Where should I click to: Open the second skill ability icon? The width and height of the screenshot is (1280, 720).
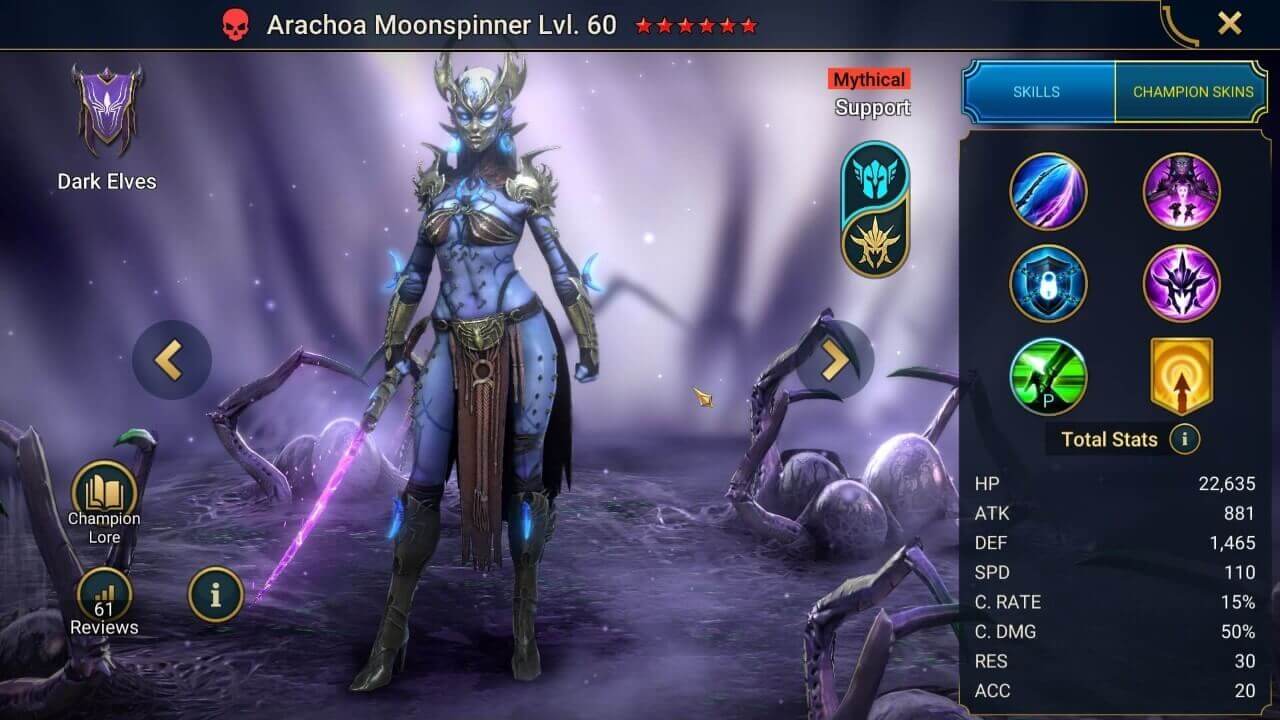1182,192
